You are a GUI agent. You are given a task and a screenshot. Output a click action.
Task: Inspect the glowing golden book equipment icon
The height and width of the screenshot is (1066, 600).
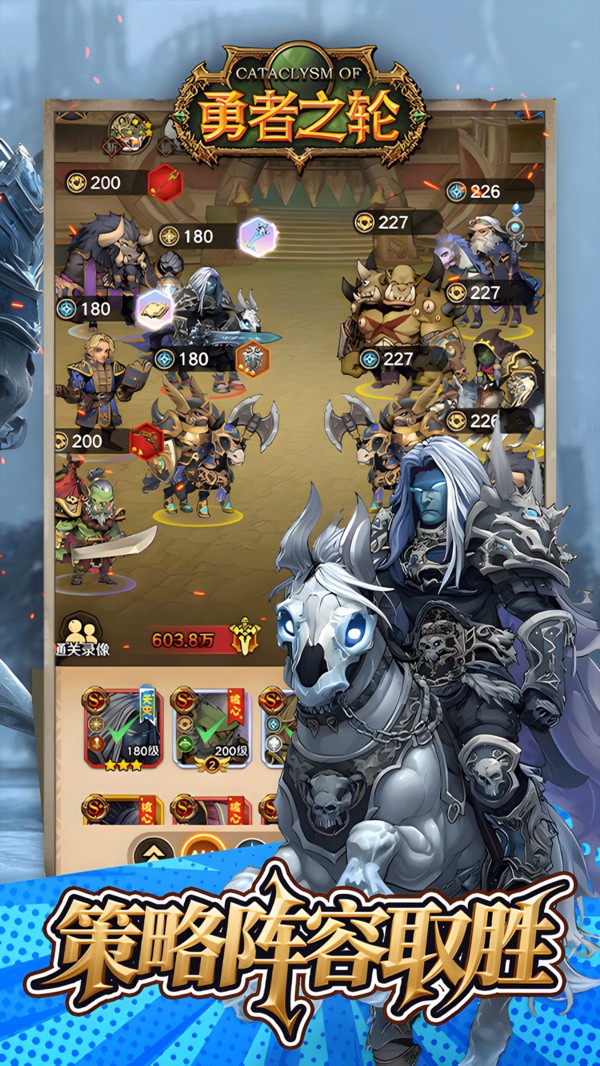(x=155, y=308)
